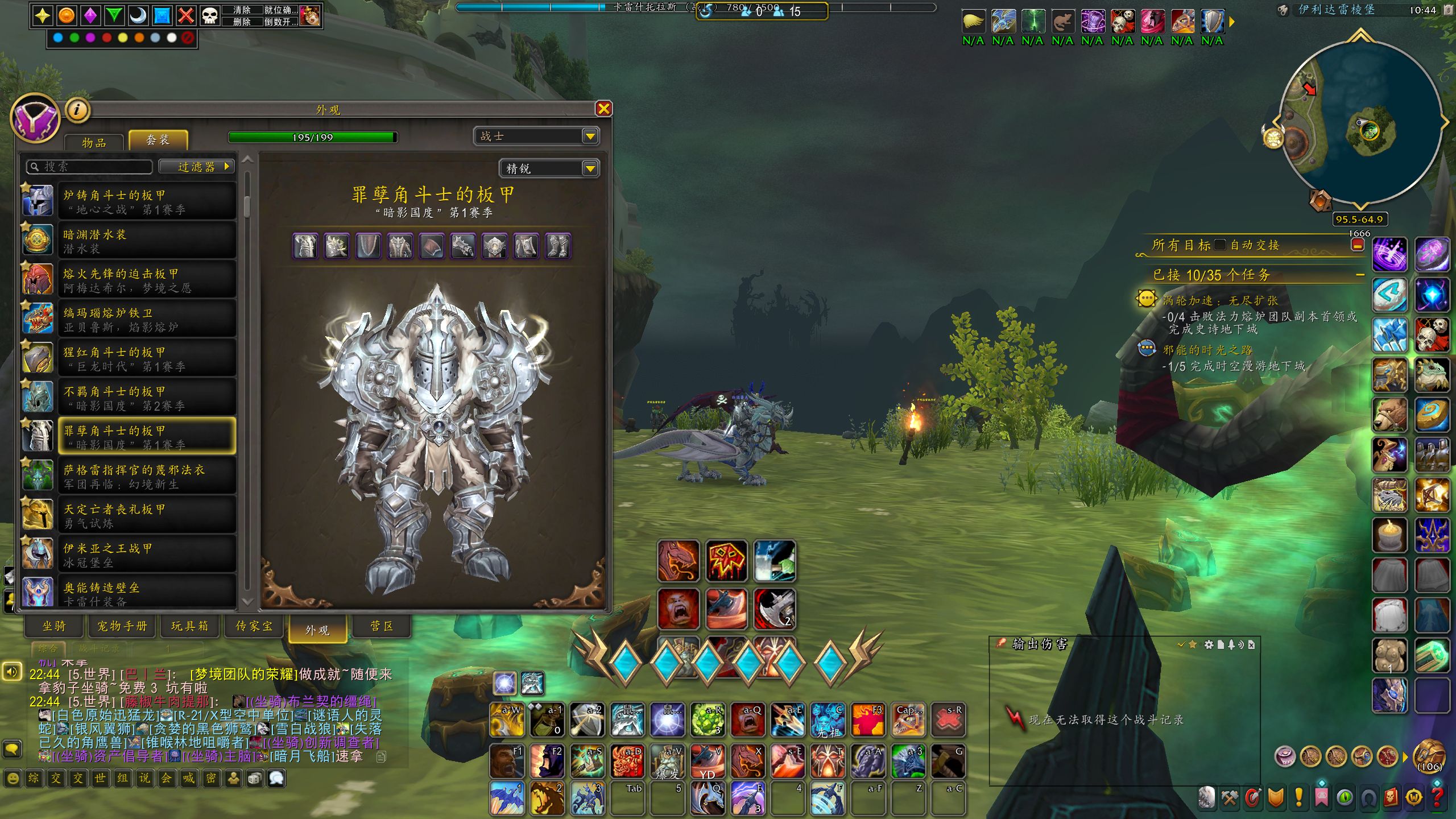
Task: Choose the 伊米亚之王战甲 set
Action: click(147, 555)
